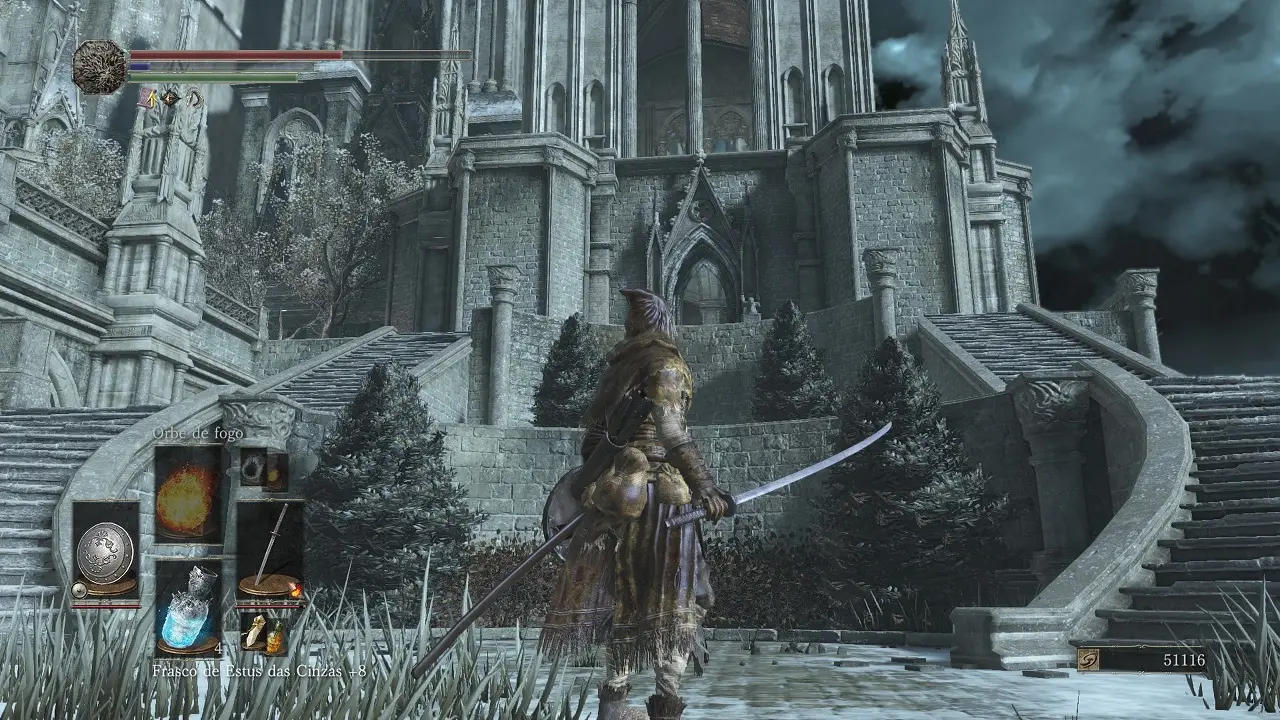1280x720 pixels.
Task: Choose the katana weapon slot
Action: 269,551
